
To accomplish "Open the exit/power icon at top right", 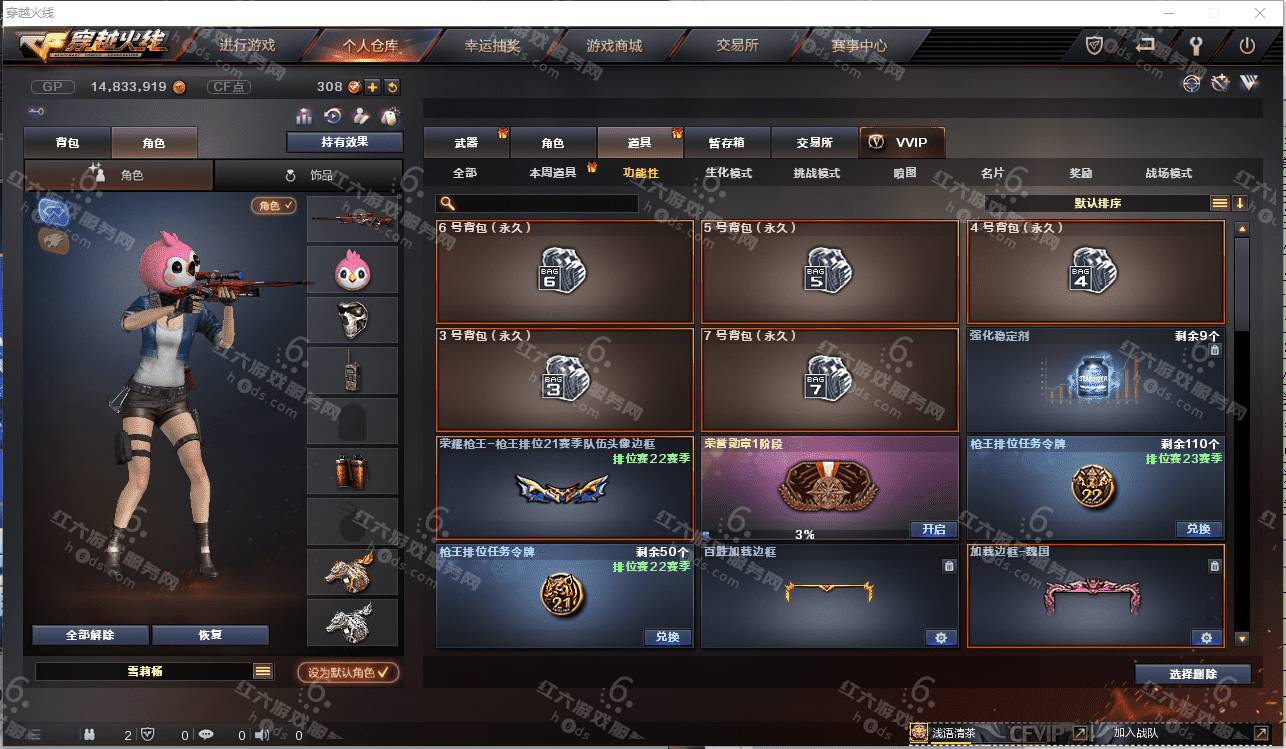I will click(1248, 47).
